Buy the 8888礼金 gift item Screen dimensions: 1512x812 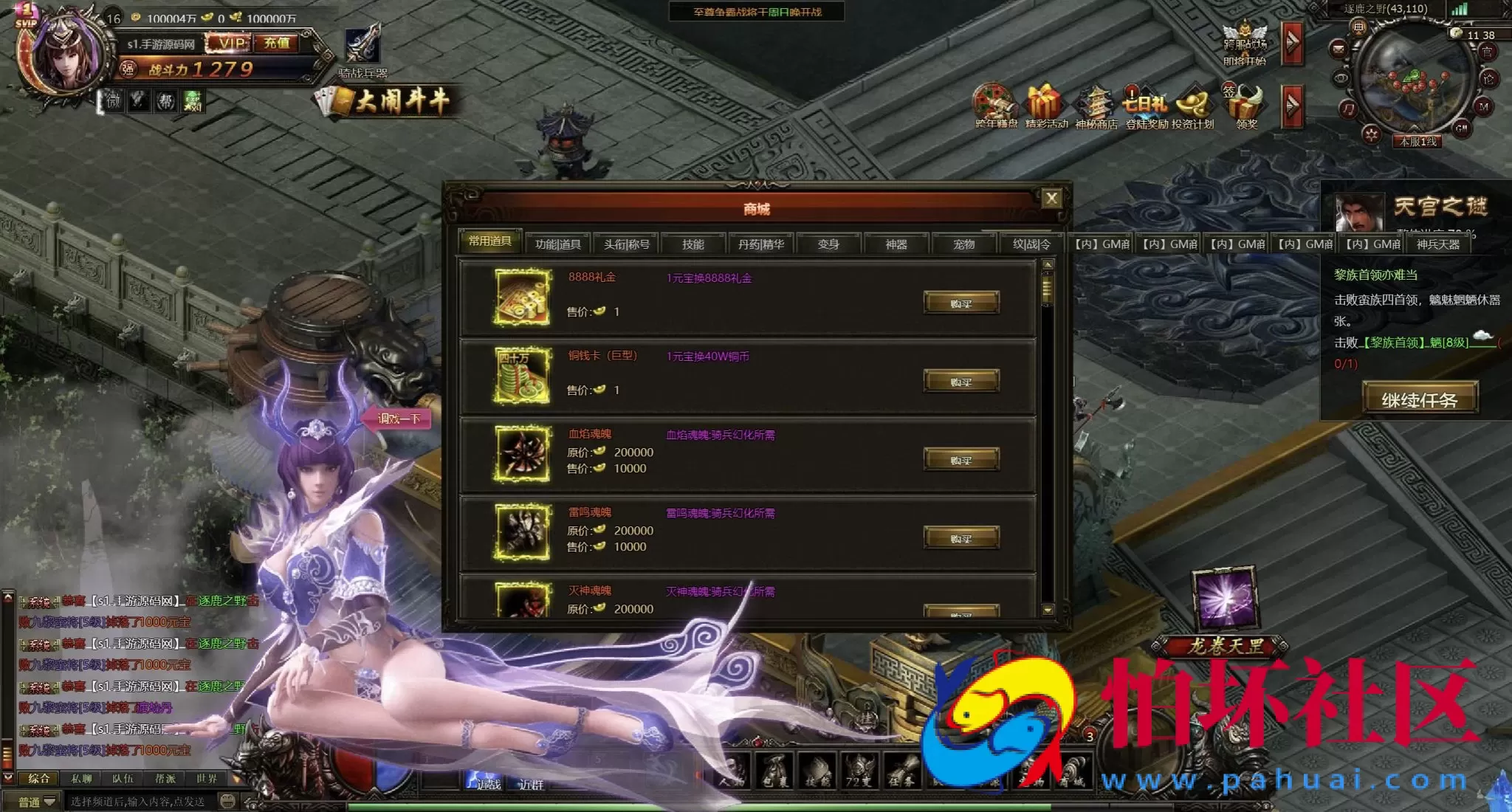pyautogui.click(x=961, y=303)
